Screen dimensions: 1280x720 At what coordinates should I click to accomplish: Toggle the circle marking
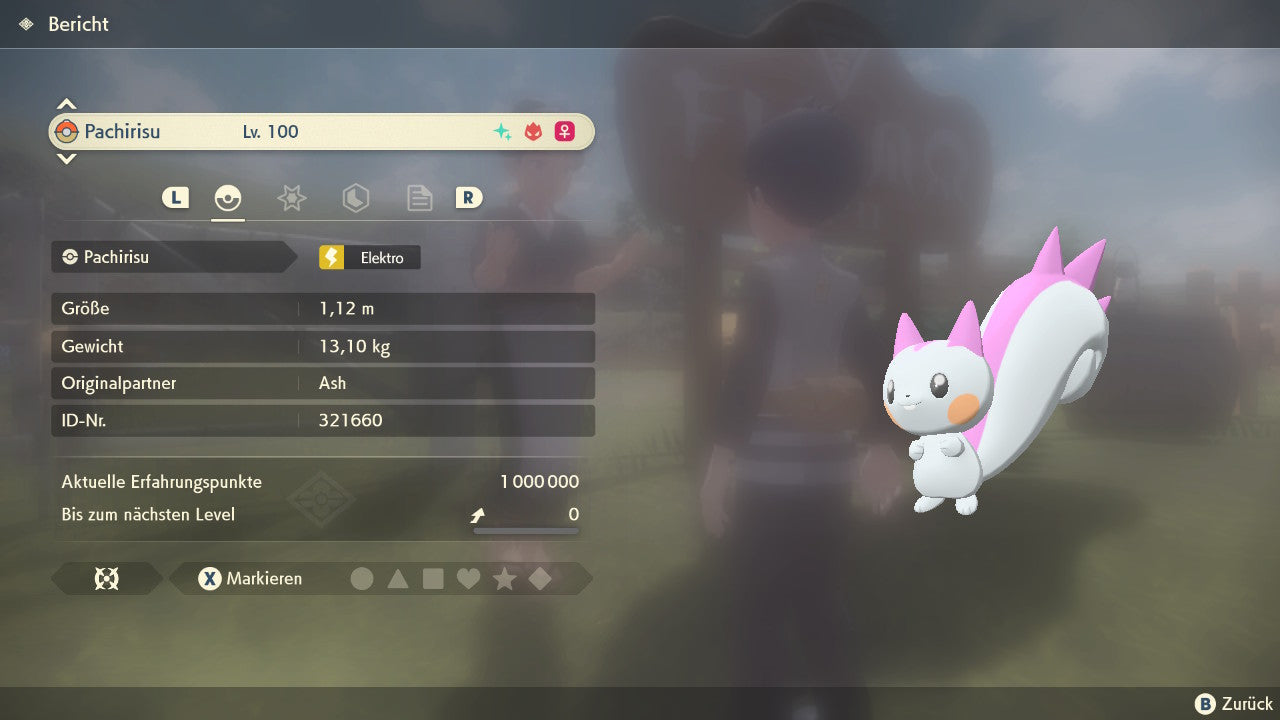pyautogui.click(x=362, y=579)
